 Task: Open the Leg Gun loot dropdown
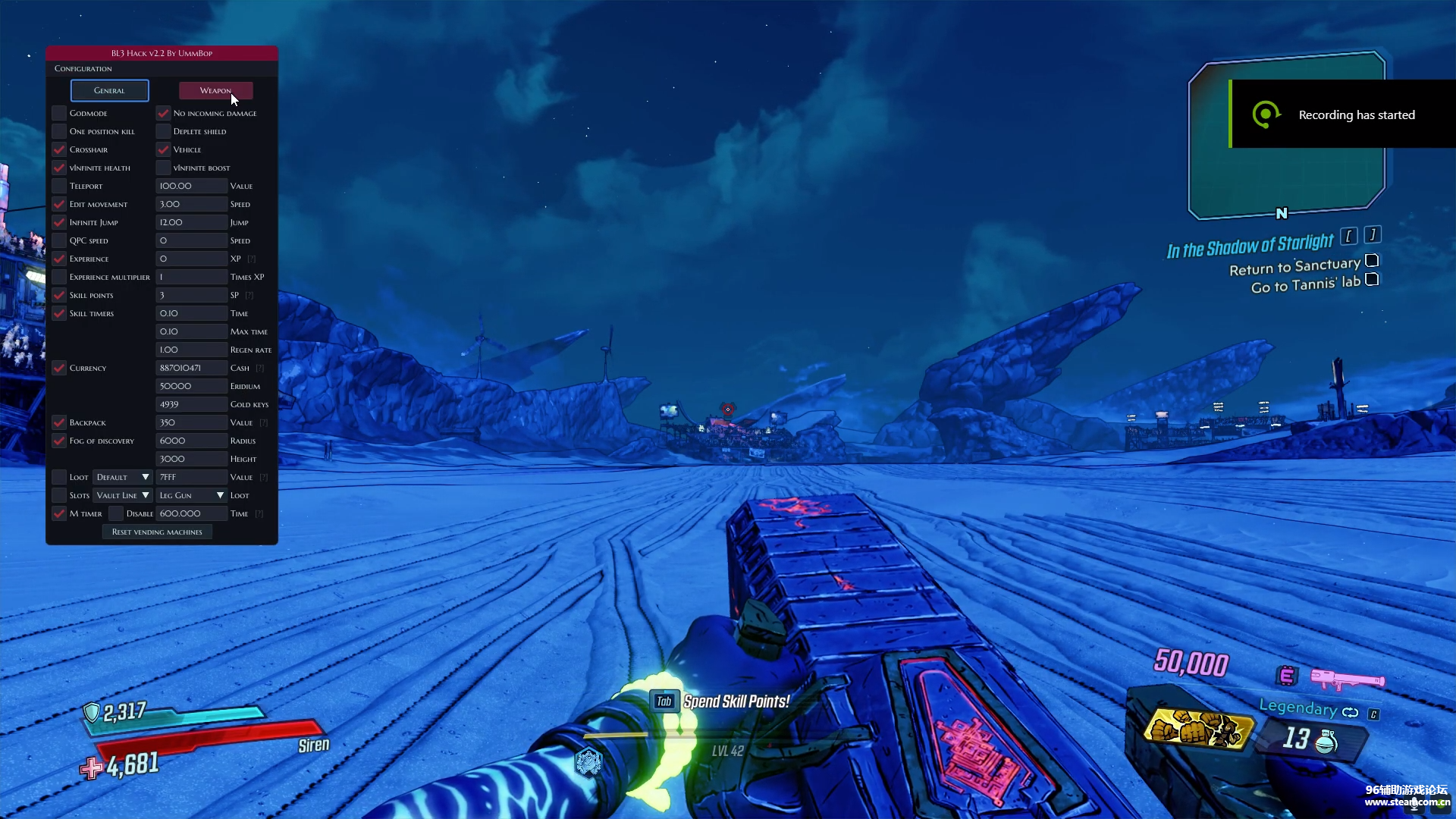point(191,495)
